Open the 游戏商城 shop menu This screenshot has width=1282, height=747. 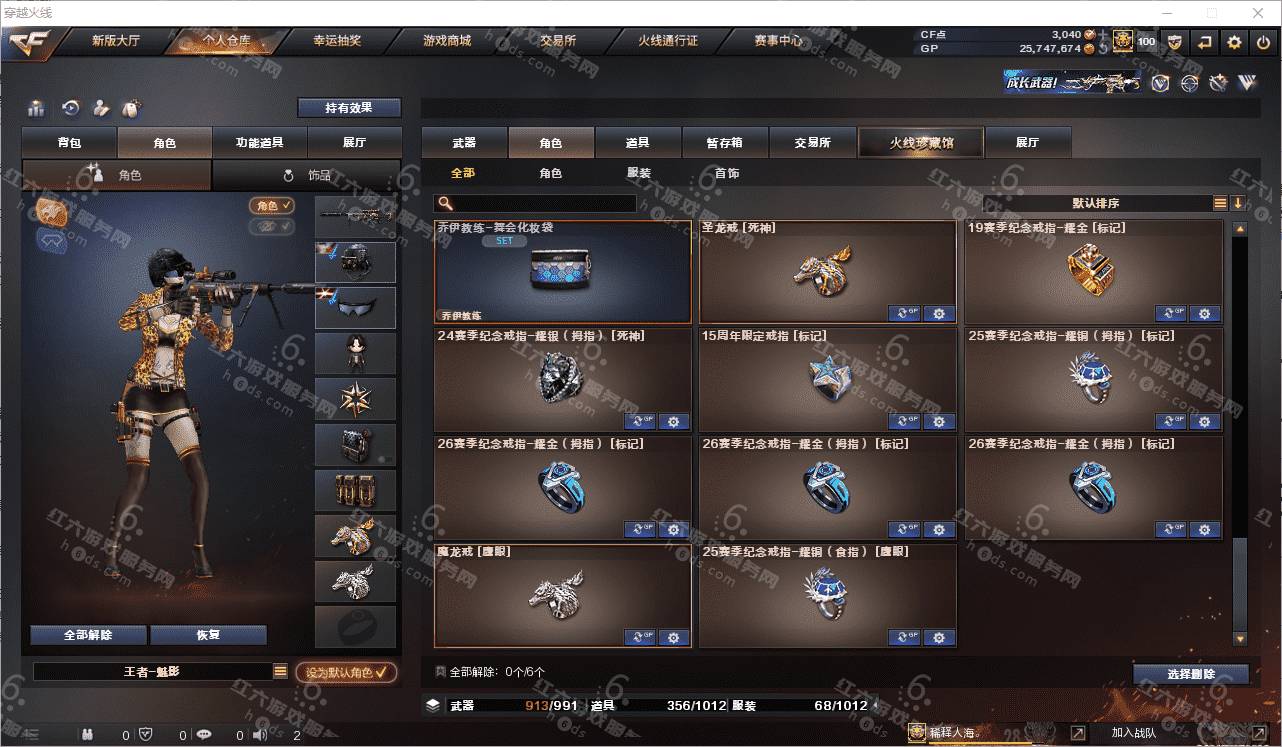446,41
